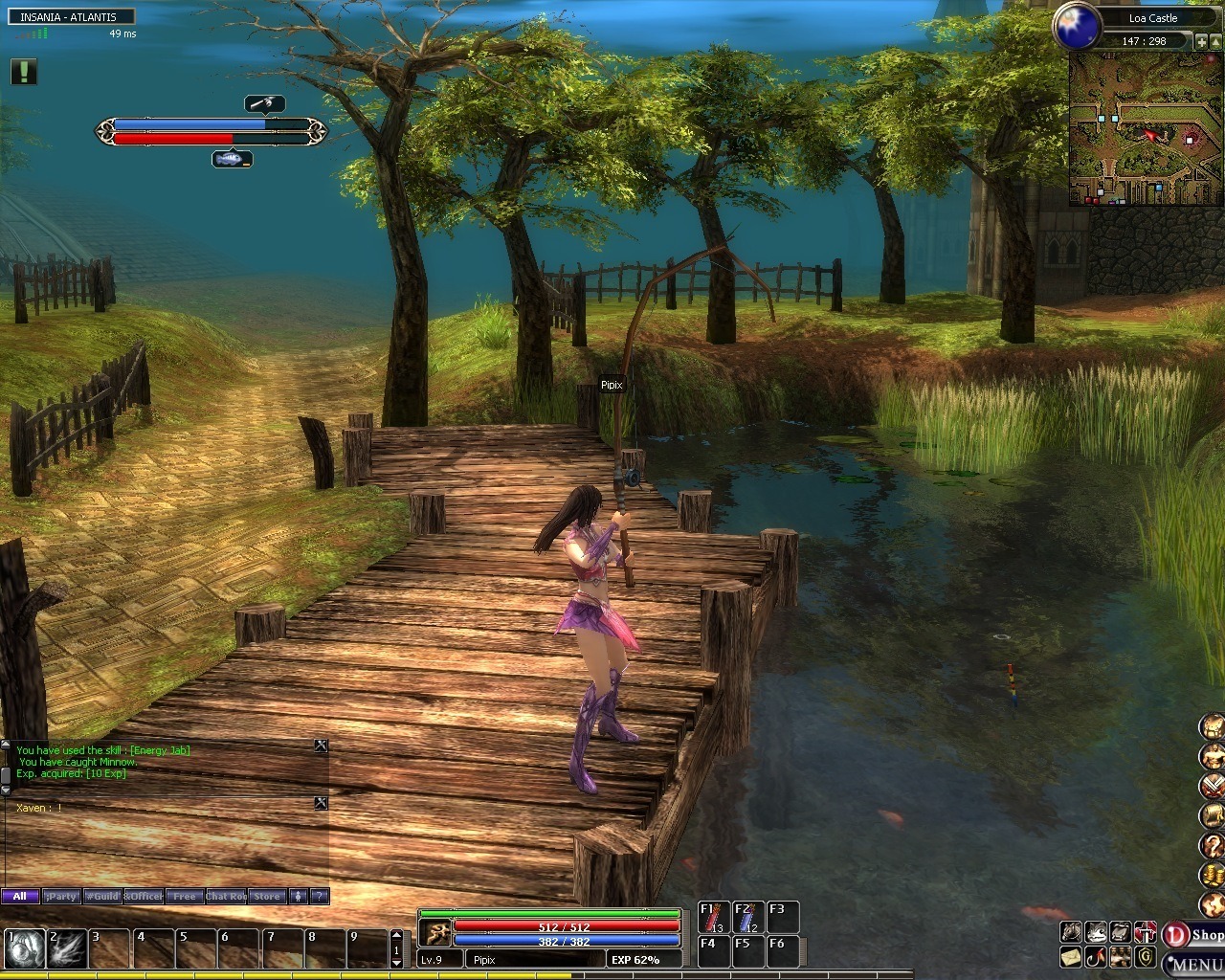Use the blue potion in F2 slot
The image size is (1225, 980).
746,917
